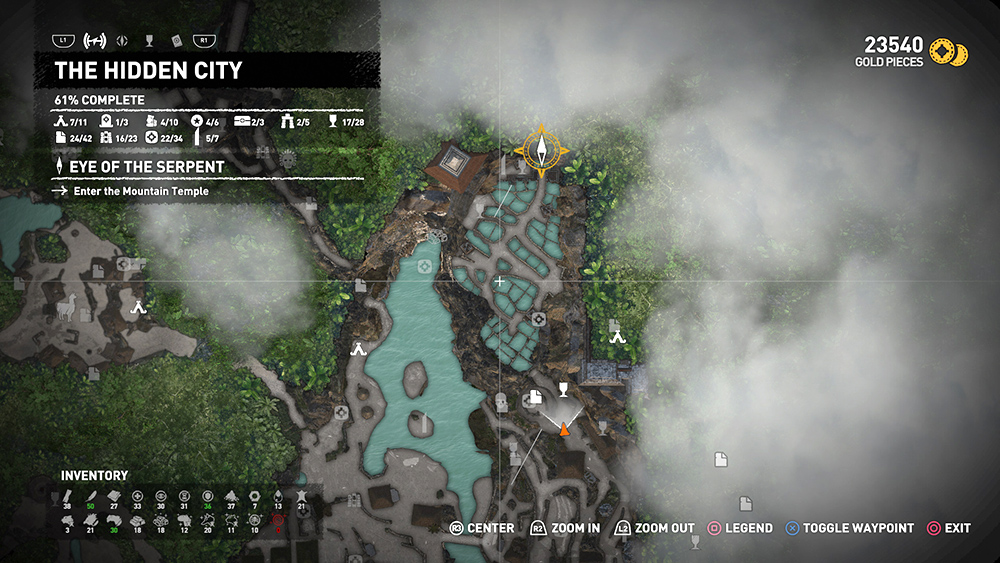Select the radio antenna map tab
Screen dimensions: 1000x563
95,41
